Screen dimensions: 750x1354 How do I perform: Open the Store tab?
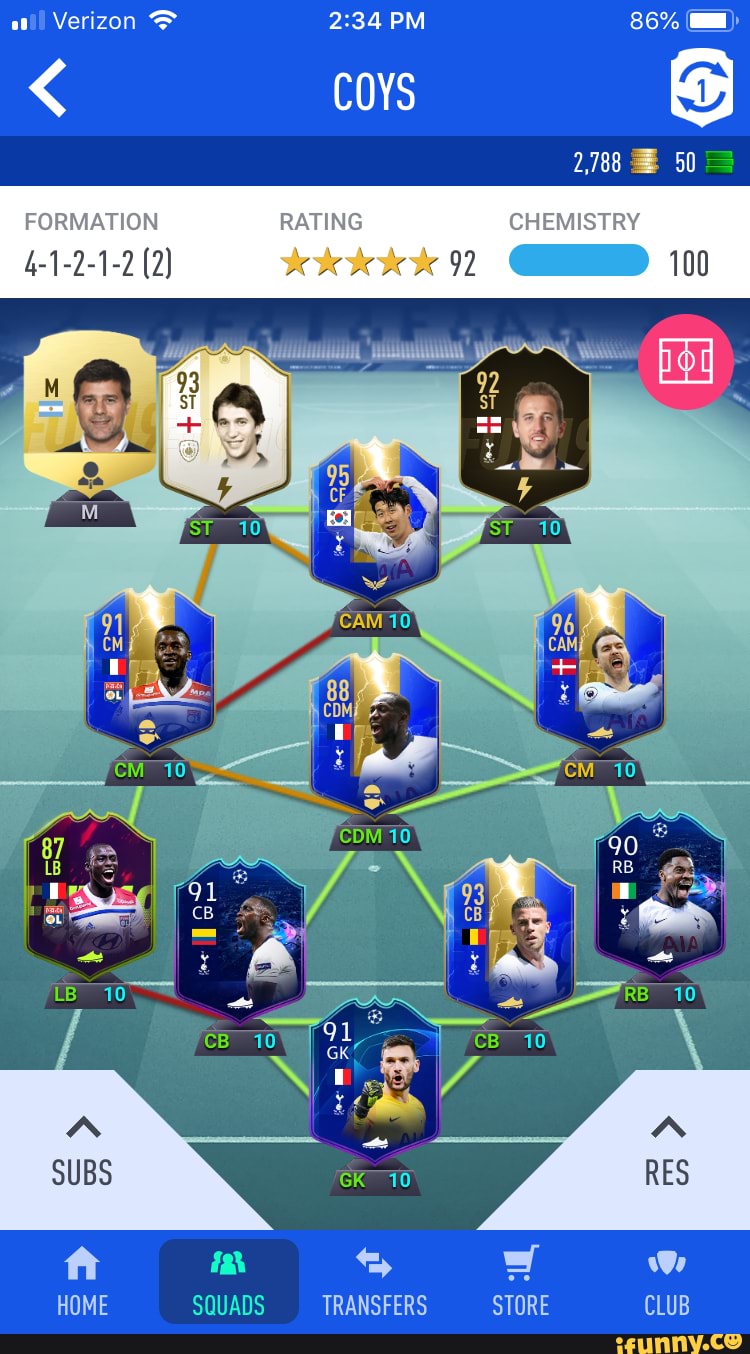point(520,1281)
